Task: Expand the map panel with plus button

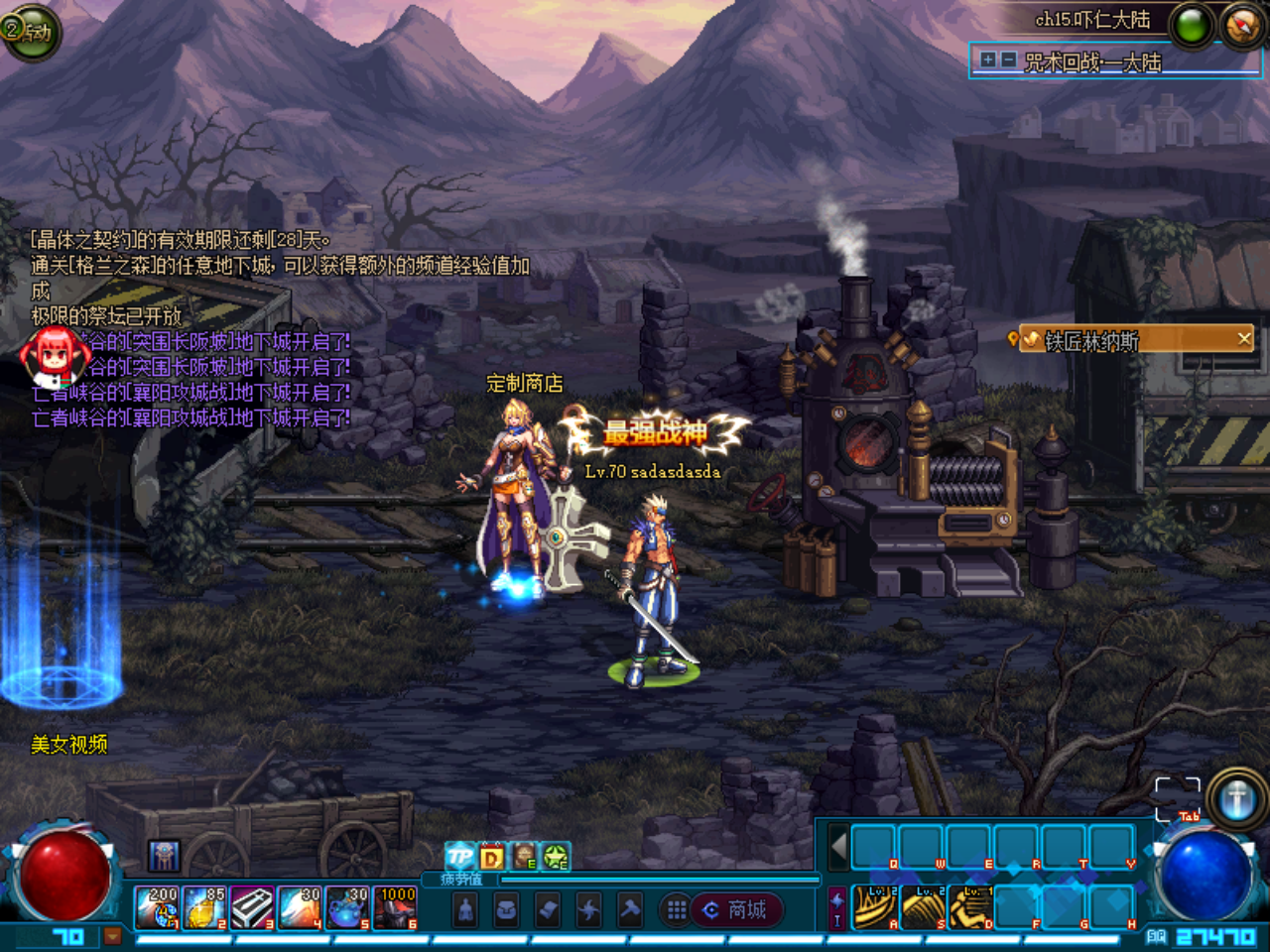Action: (988, 60)
